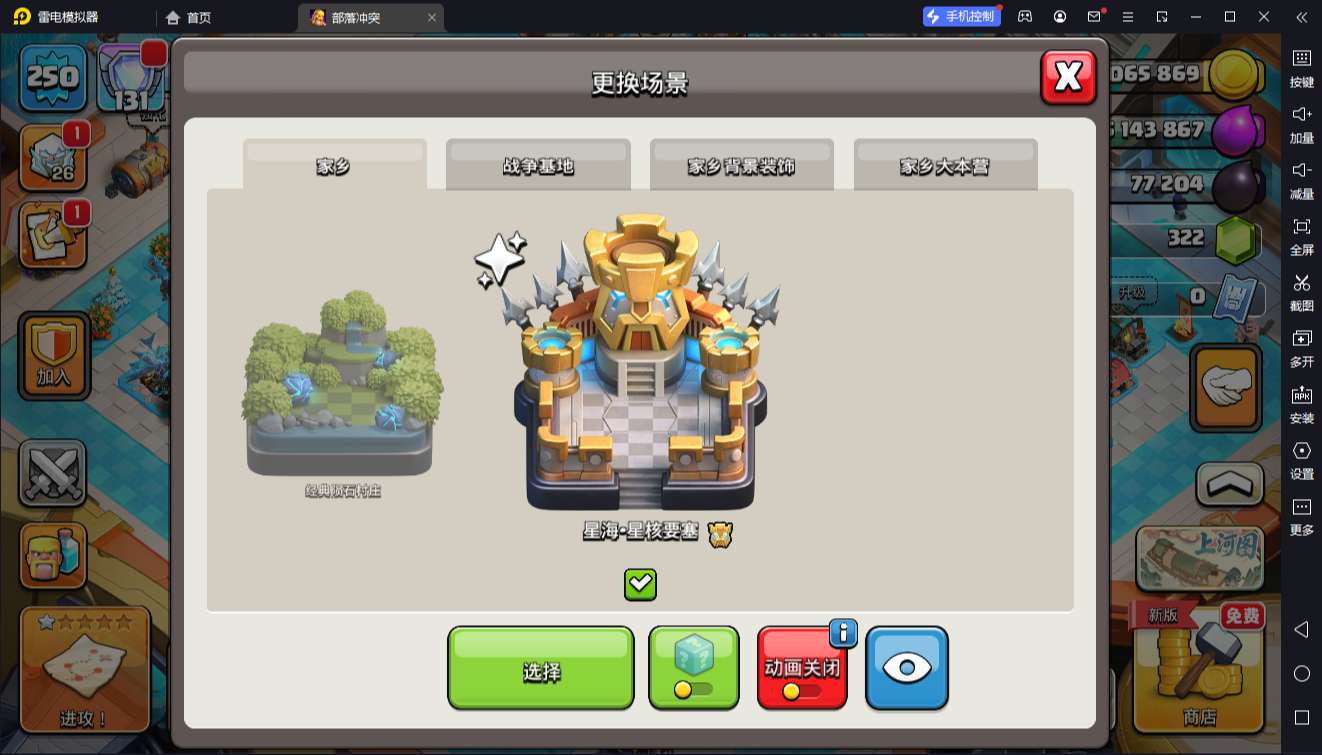This screenshot has width=1322, height=755.
Task: Click the 手机控制 button in the title bar
Action: coord(961,17)
